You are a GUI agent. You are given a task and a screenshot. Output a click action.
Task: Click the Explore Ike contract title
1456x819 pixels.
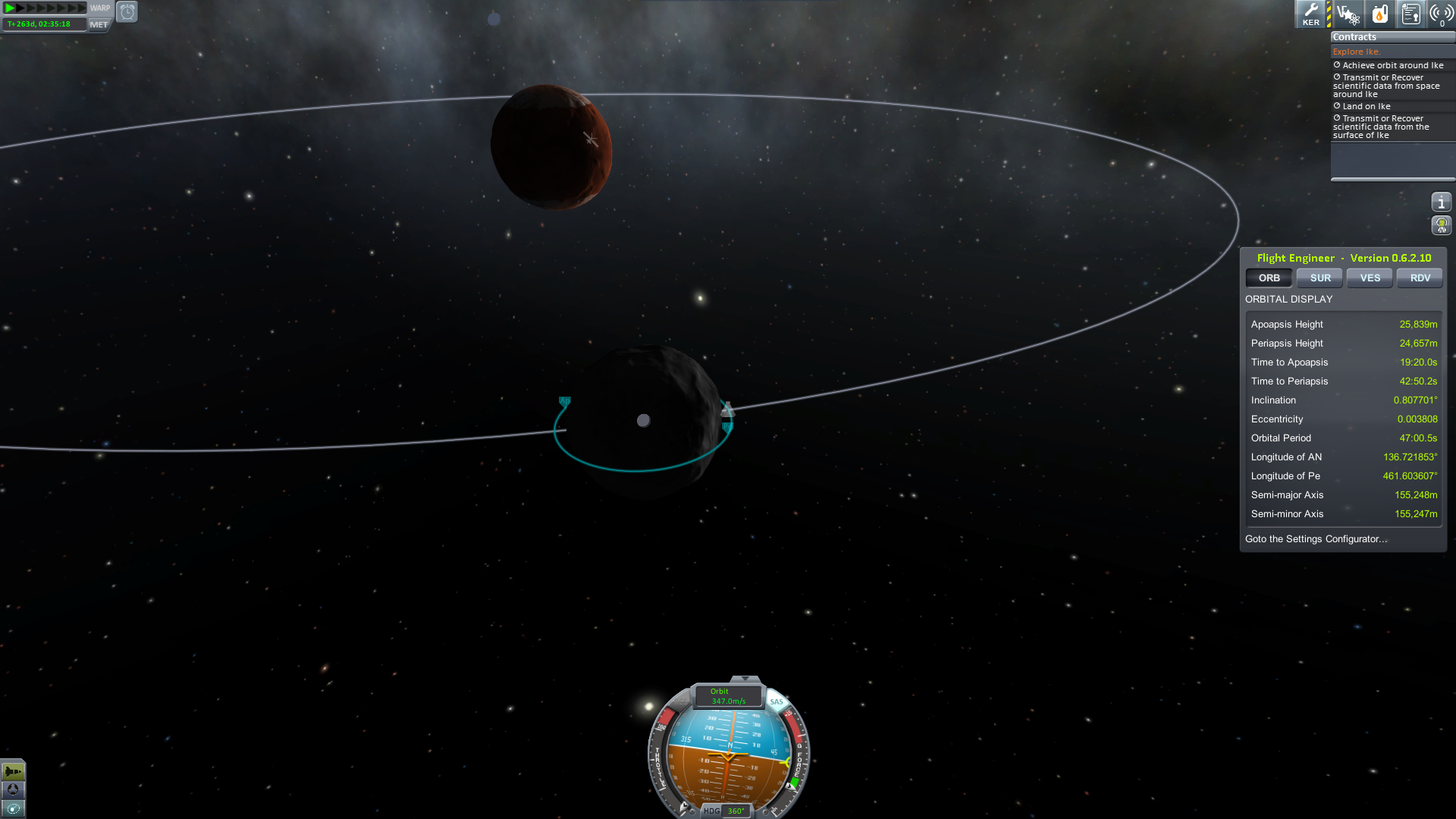click(1356, 52)
